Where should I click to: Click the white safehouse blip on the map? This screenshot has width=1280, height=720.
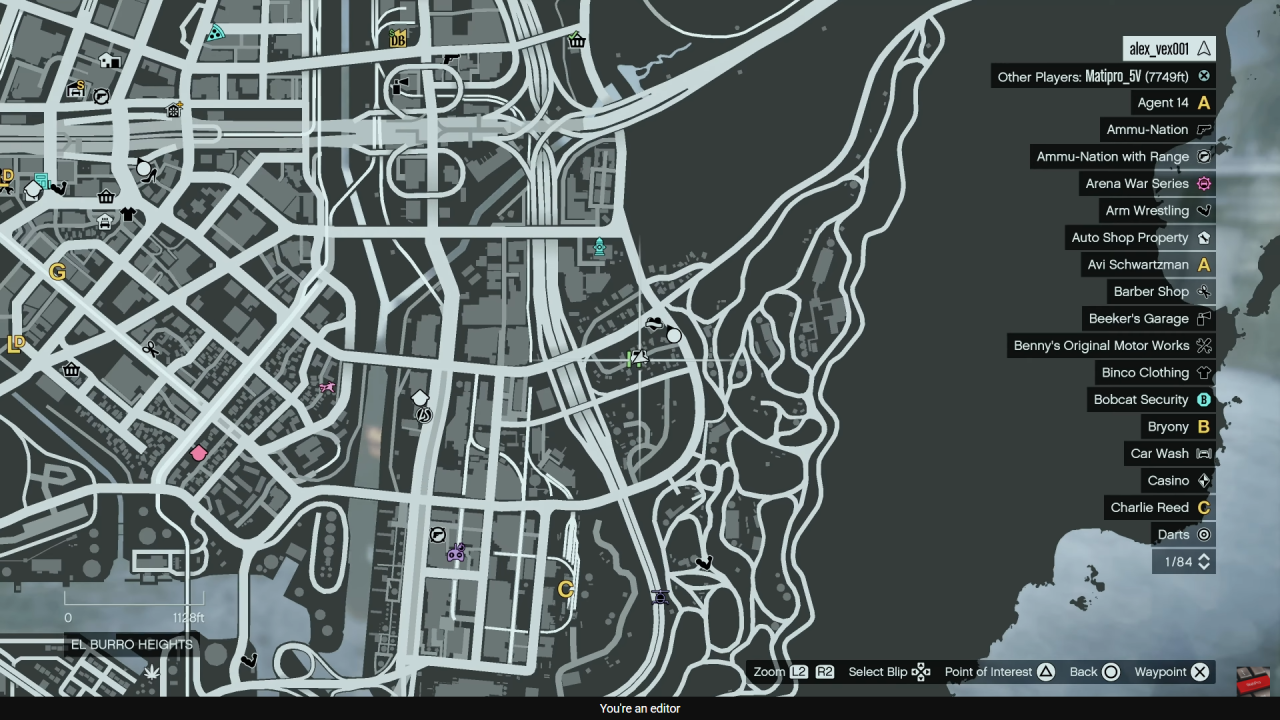pos(419,397)
